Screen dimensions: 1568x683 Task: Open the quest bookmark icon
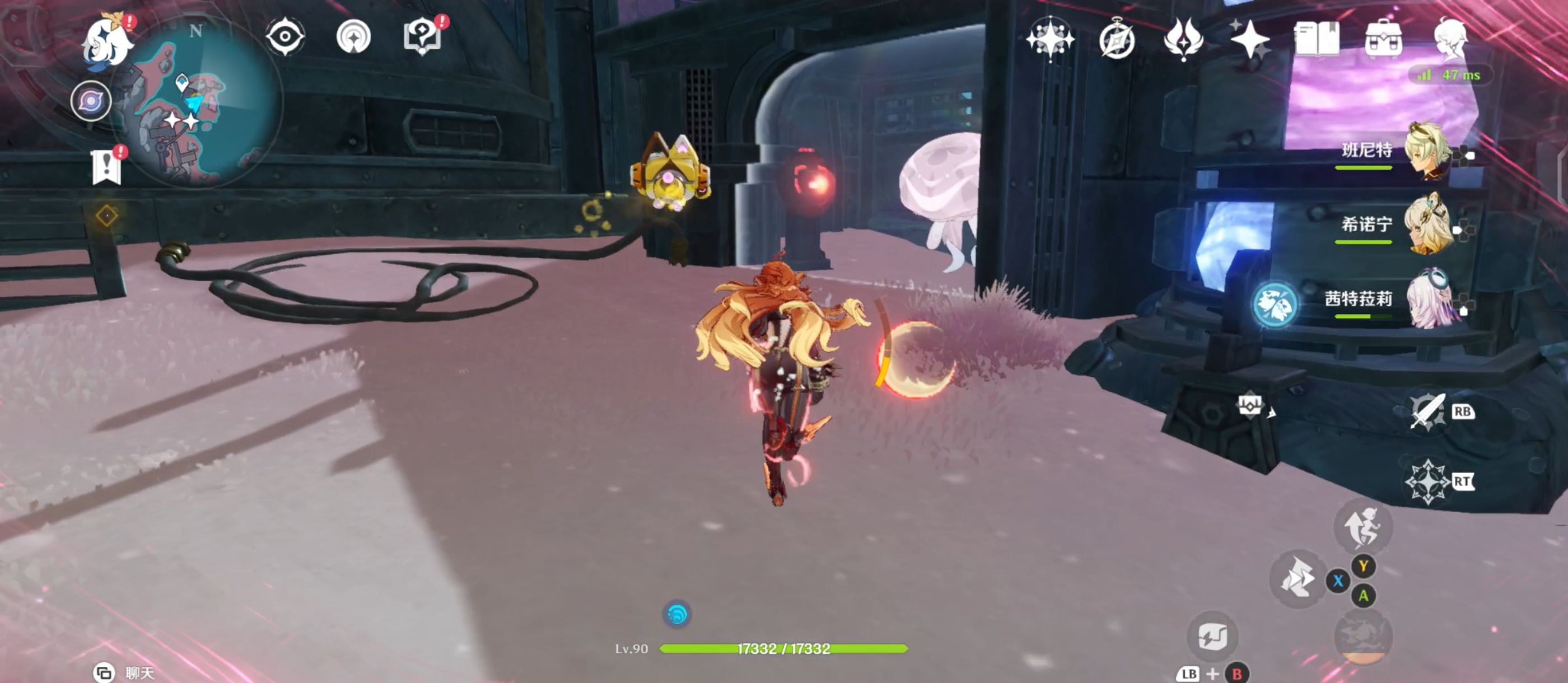pyautogui.click(x=106, y=166)
